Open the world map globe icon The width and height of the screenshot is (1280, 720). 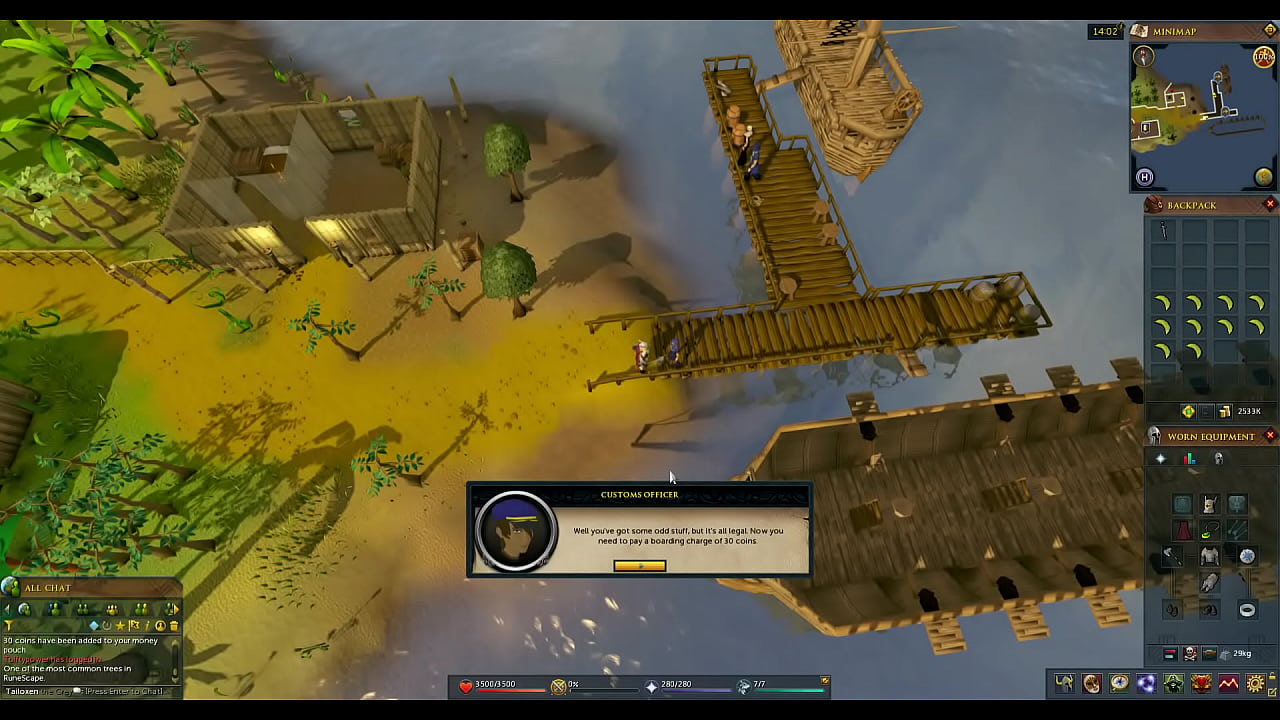tap(1264, 178)
